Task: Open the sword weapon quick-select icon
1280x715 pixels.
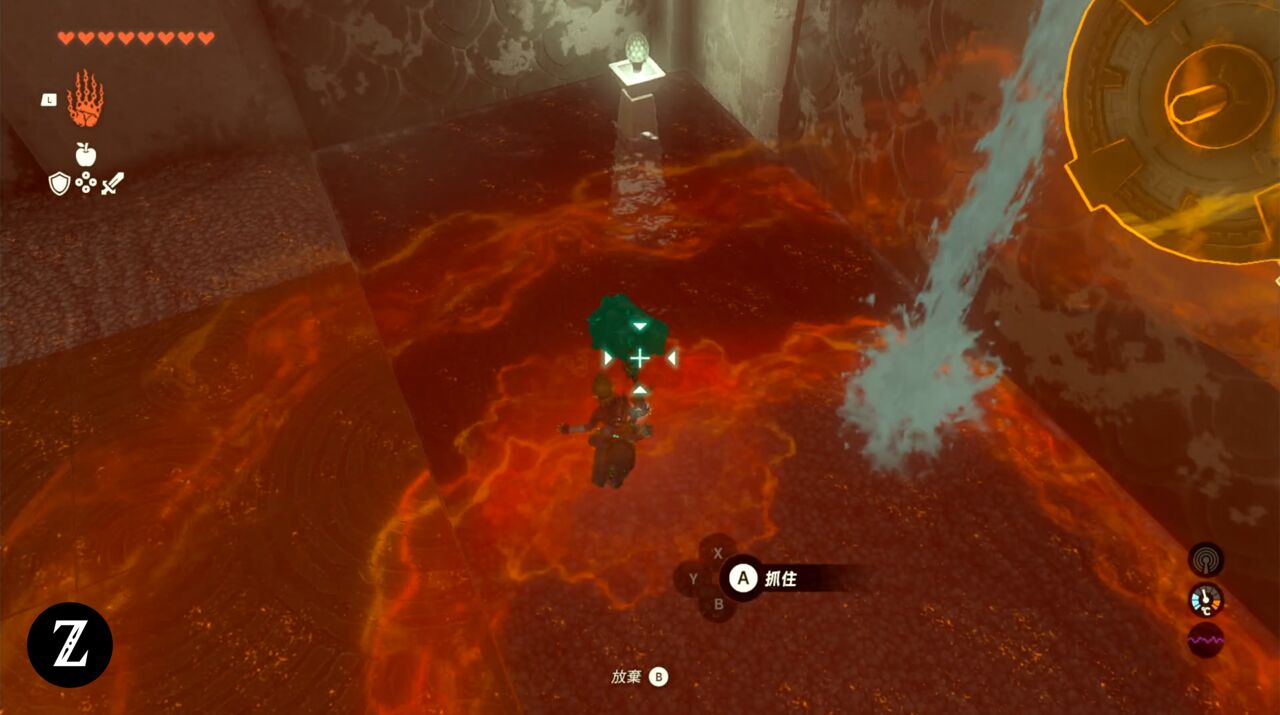Action: (x=111, y=183)
